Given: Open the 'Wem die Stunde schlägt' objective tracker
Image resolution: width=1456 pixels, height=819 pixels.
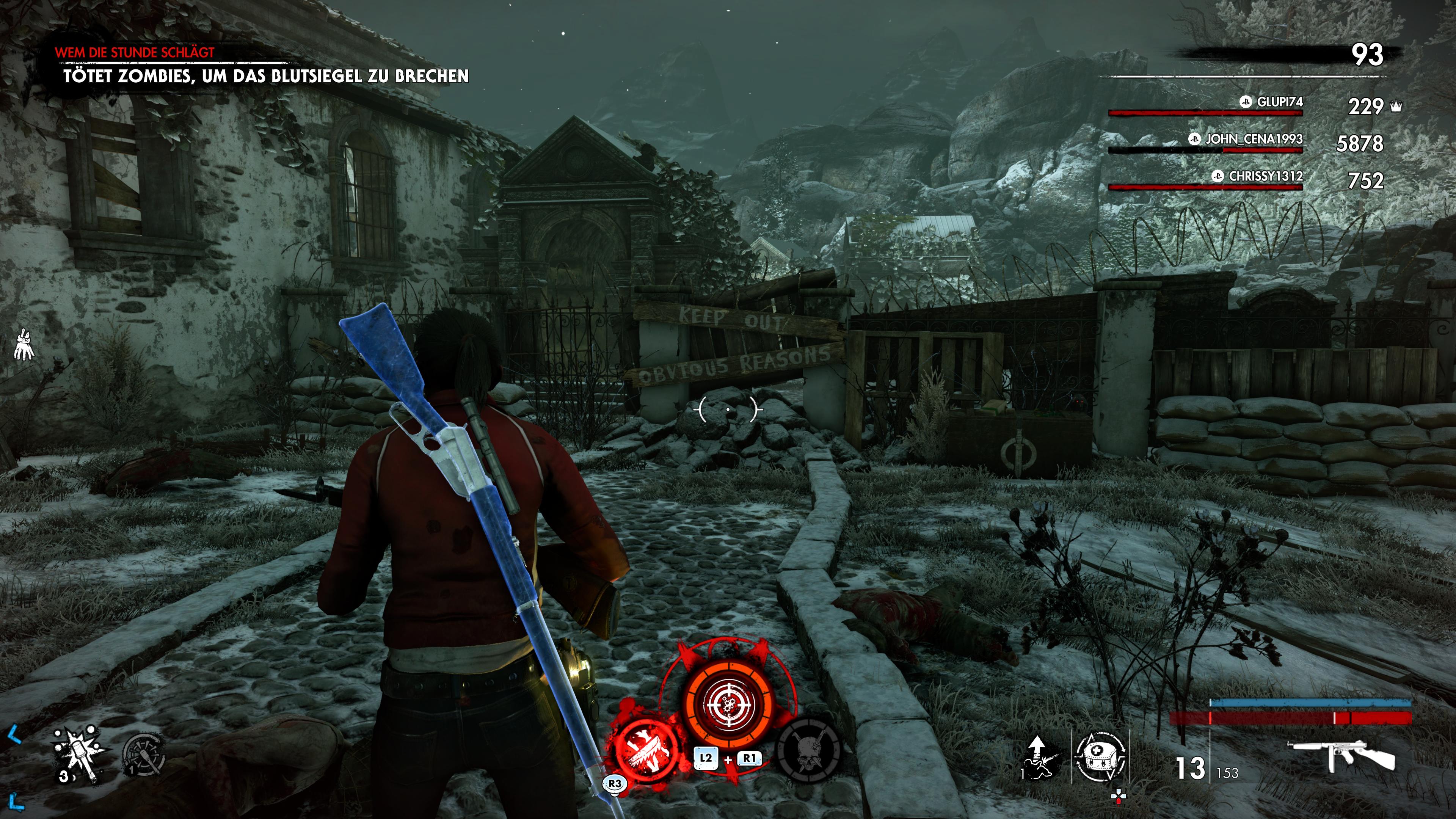Looking at the screenshot, I should (135, 53).
